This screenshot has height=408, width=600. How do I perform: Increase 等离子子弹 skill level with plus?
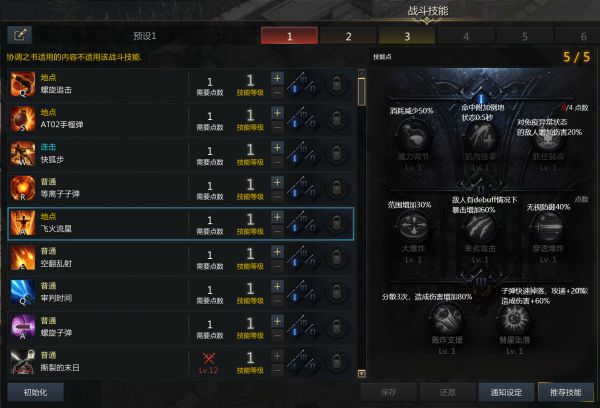277,182
